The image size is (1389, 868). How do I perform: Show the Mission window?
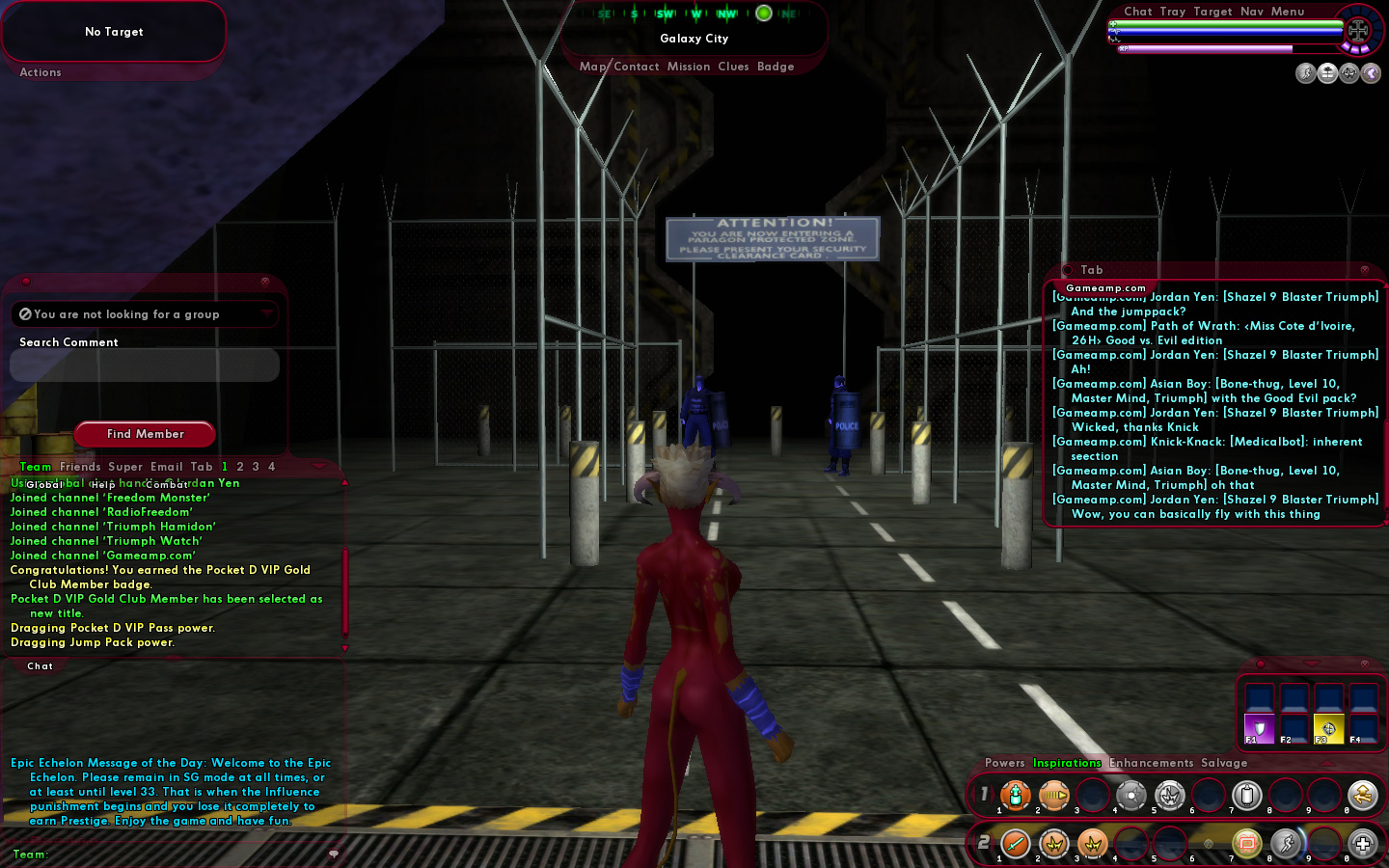689,67
